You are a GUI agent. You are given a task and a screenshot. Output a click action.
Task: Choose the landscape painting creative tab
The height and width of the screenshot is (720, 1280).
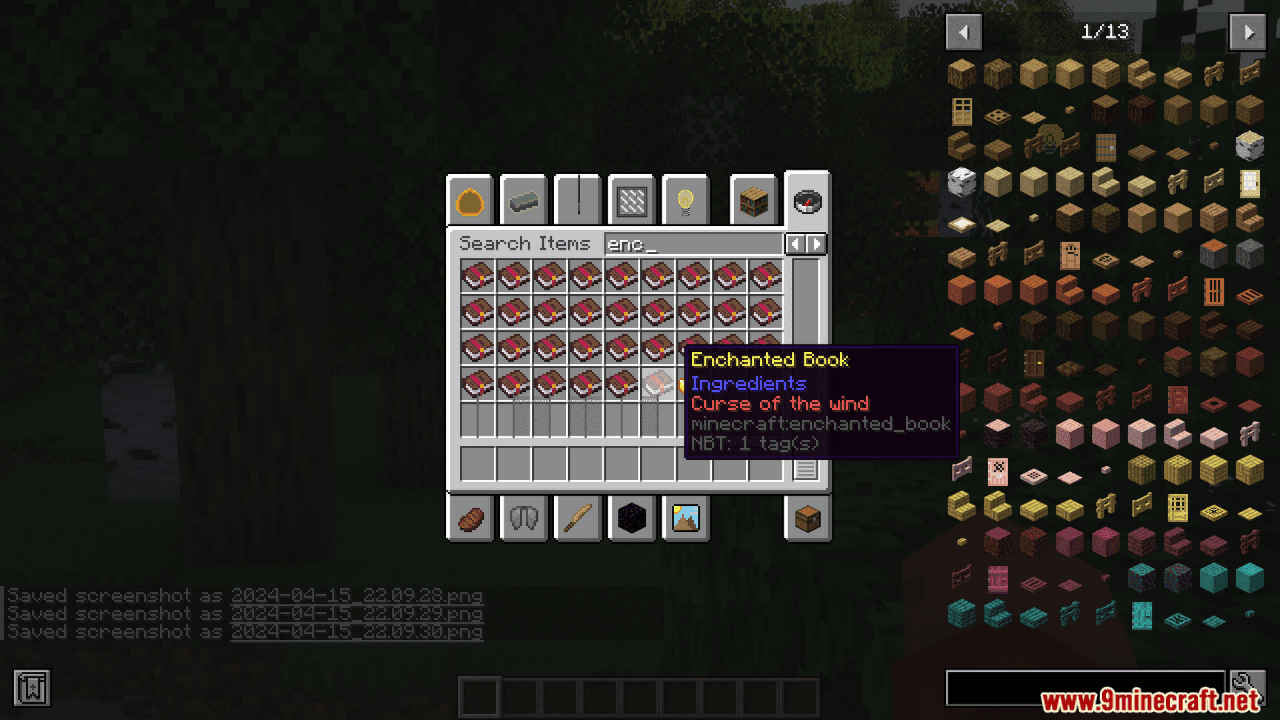[686, 519]
